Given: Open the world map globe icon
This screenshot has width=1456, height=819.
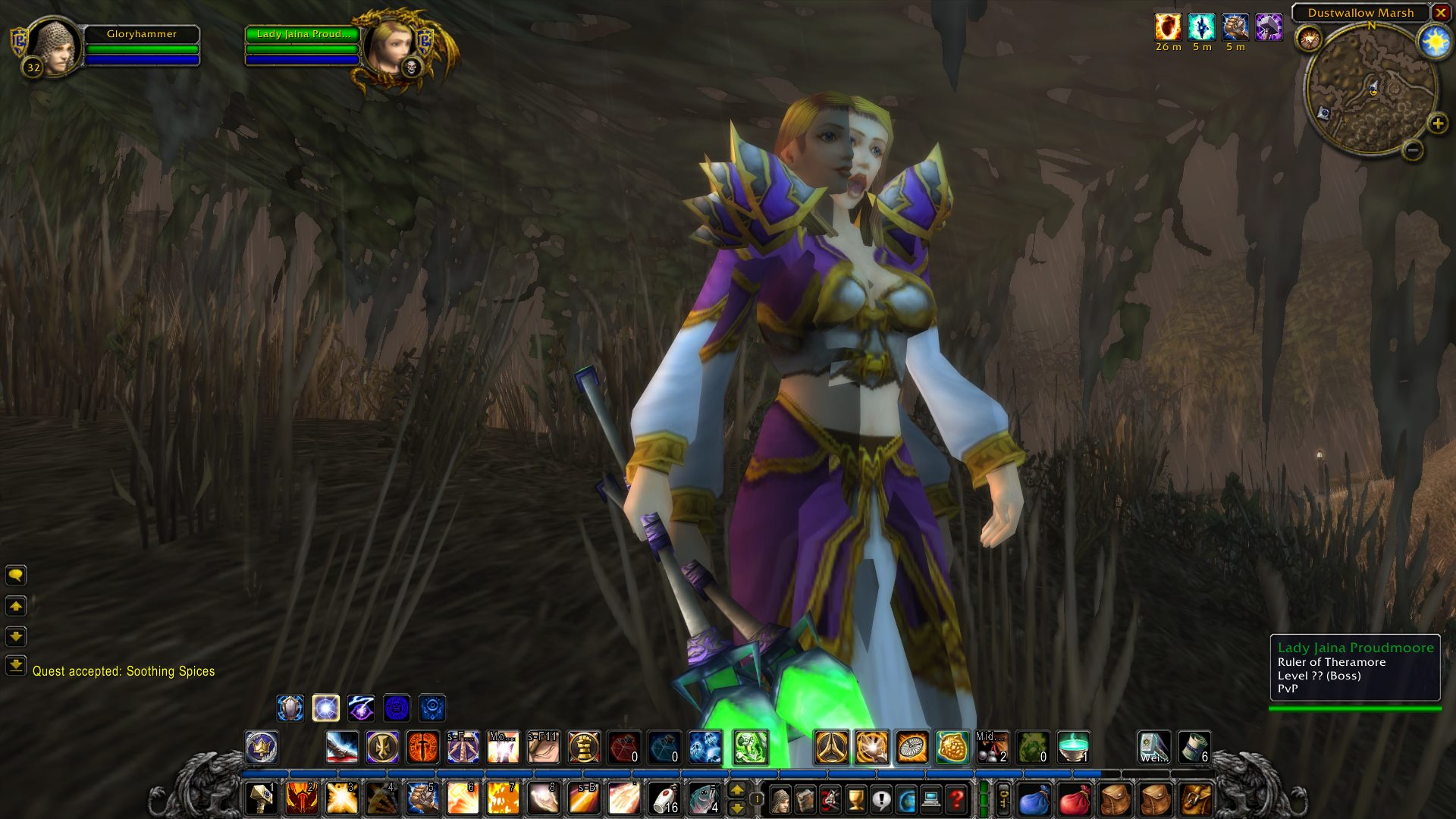Looking at the screenshot, I should 907,799.
